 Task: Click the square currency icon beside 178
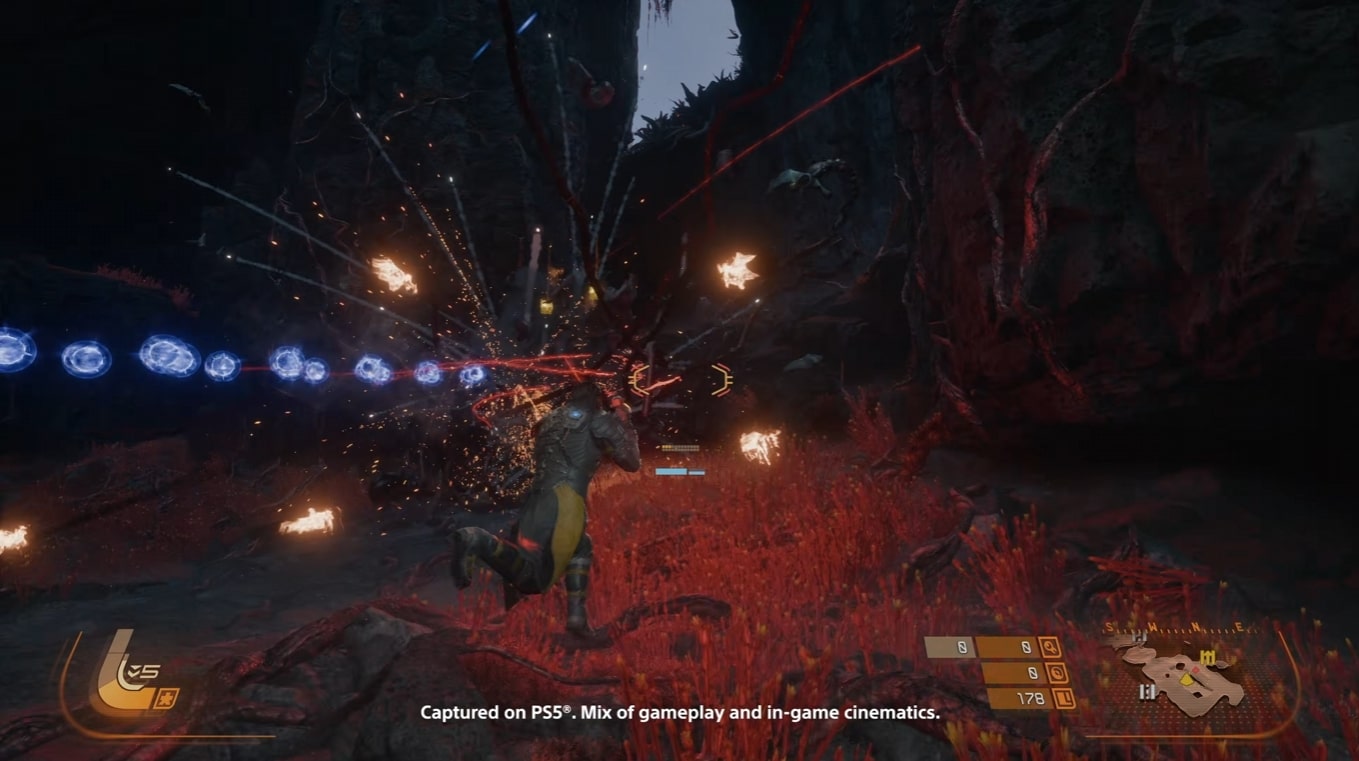1064,699
